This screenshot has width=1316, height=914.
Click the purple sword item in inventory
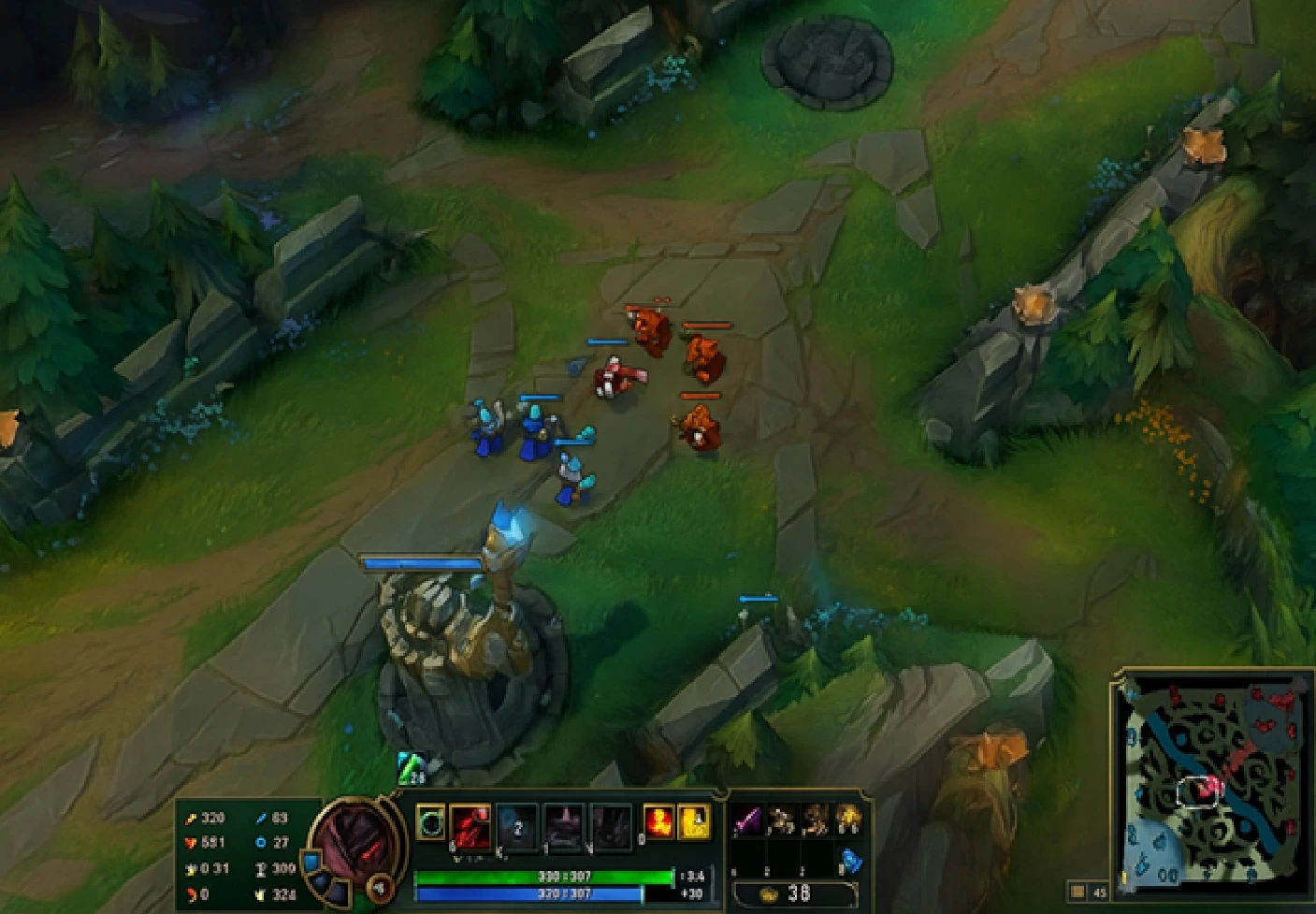[745, 819]
